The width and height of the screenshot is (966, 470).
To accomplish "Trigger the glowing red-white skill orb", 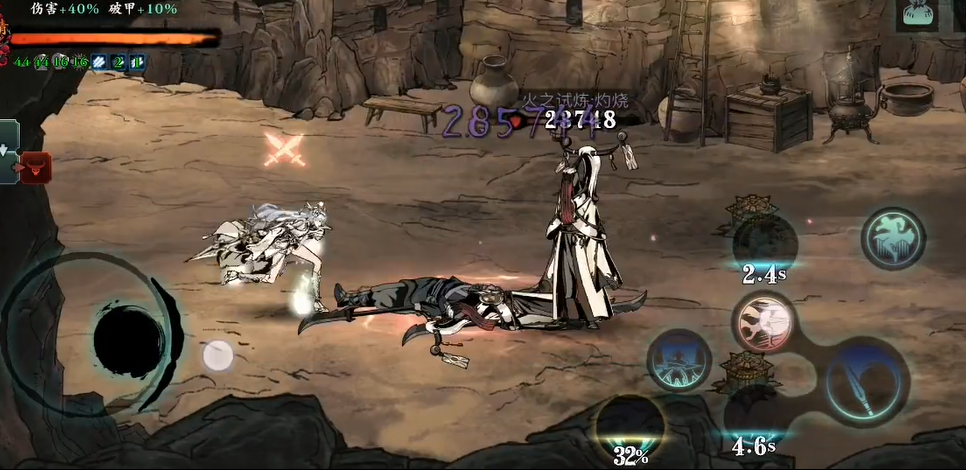I will coord(764,321).
